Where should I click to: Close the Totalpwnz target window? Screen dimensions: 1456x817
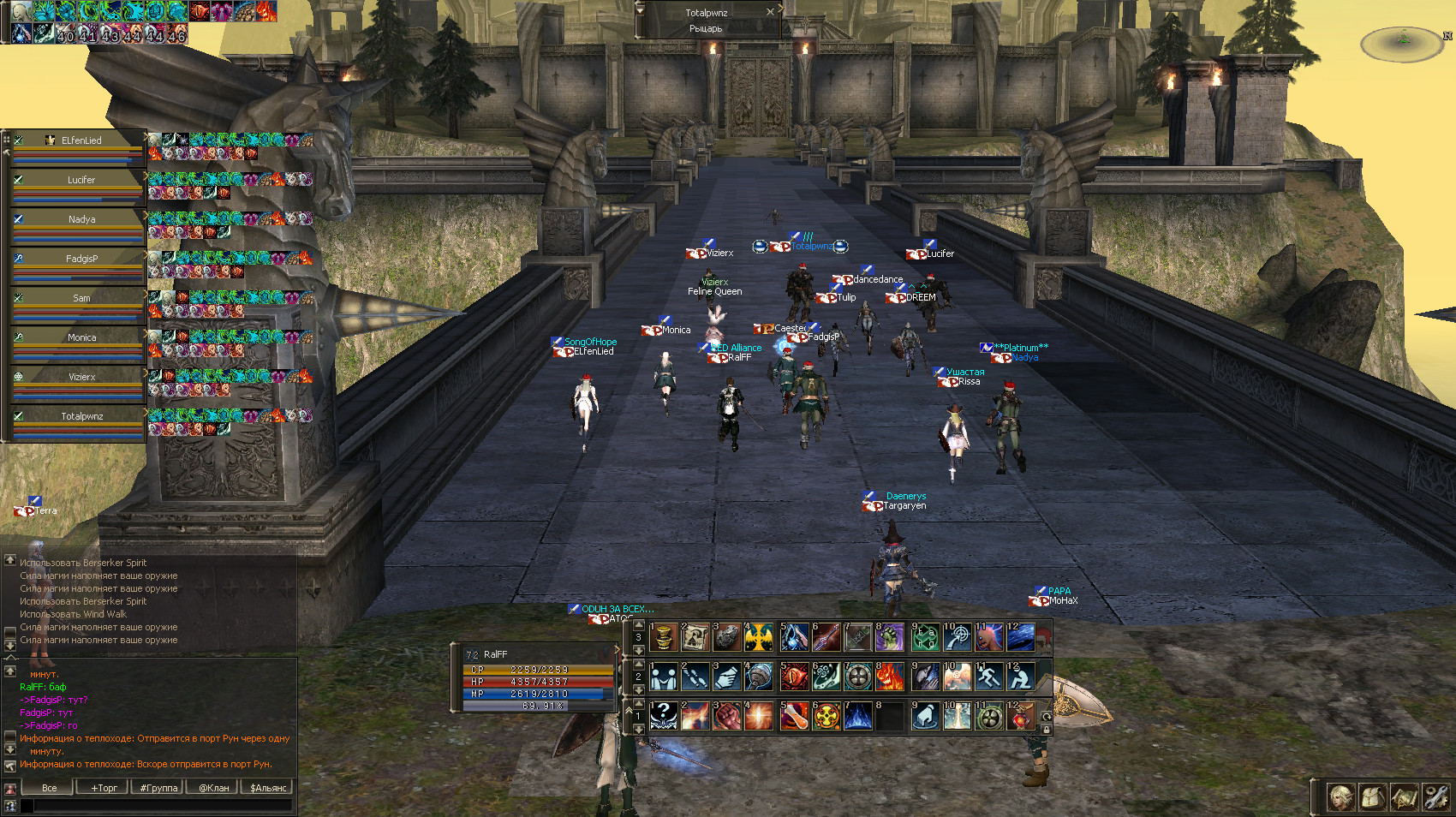pos(770,12)
